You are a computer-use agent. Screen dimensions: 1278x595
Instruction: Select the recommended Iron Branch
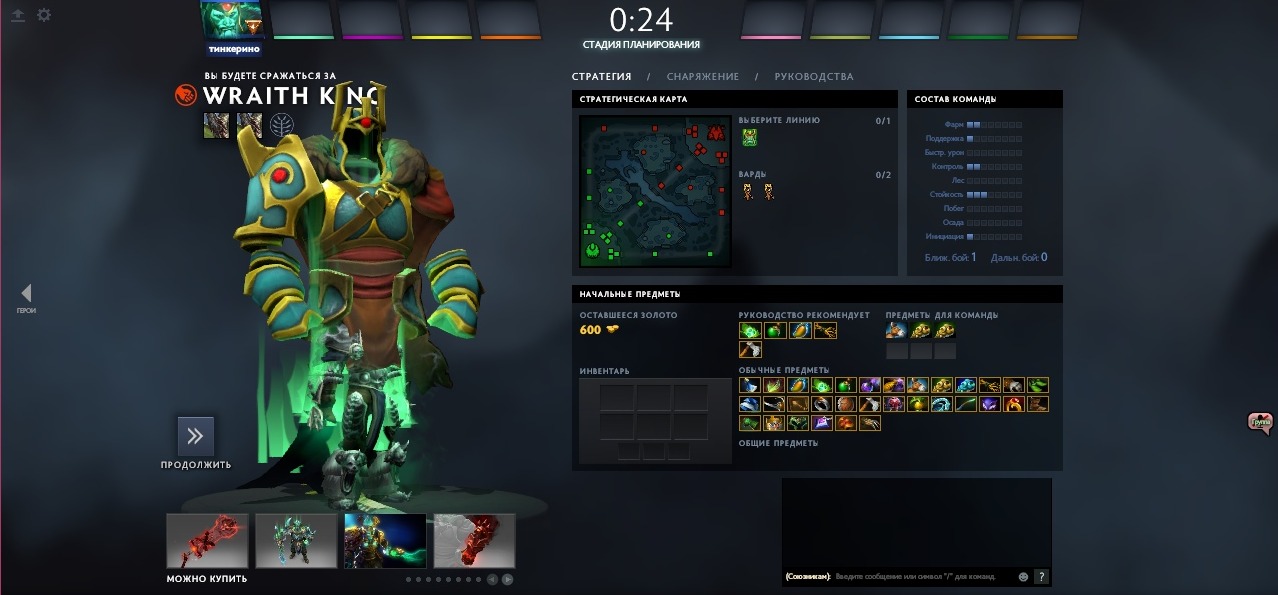coord(826,331)
